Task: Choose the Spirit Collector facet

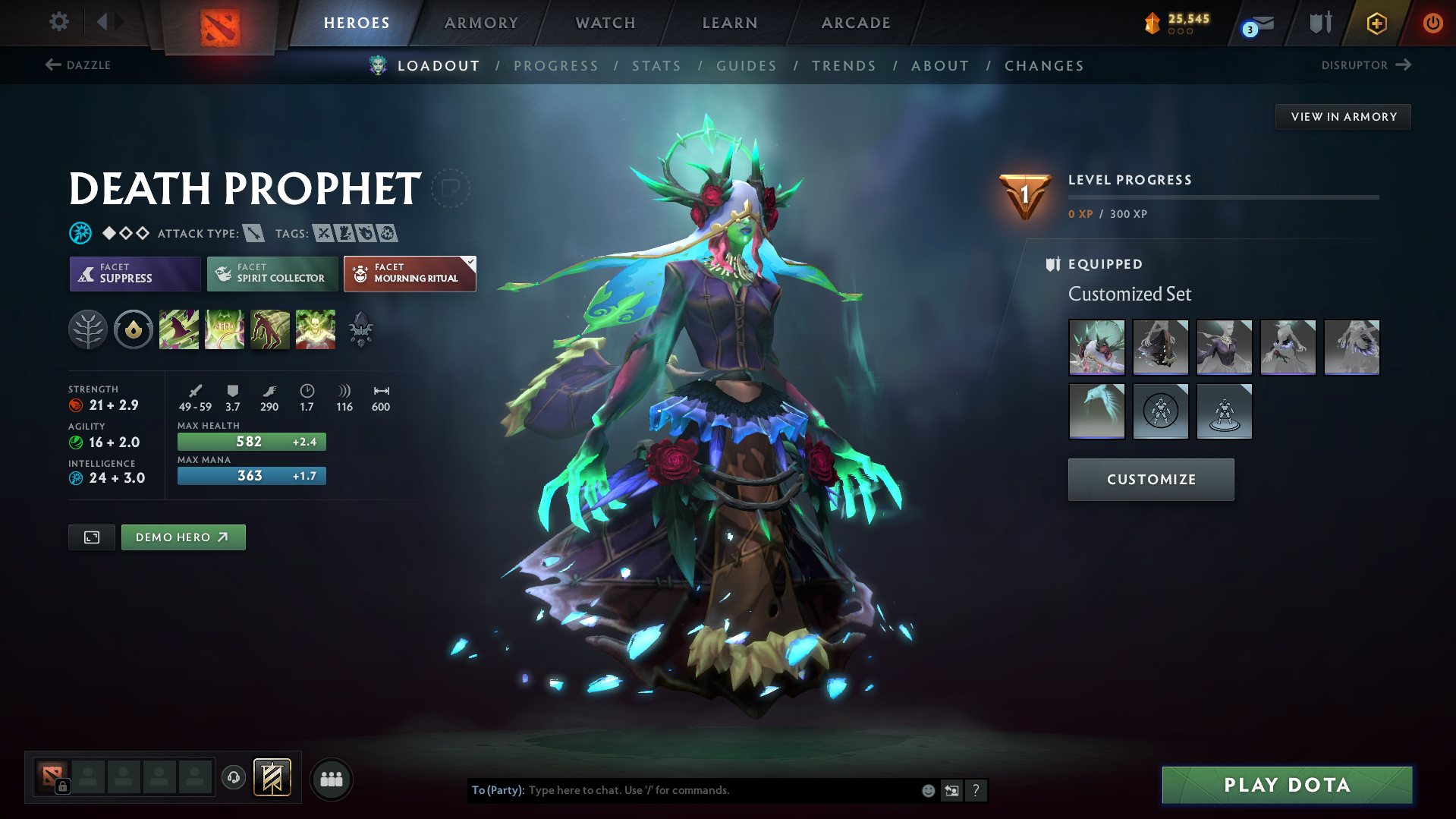Action: click(x=272, y=273)
